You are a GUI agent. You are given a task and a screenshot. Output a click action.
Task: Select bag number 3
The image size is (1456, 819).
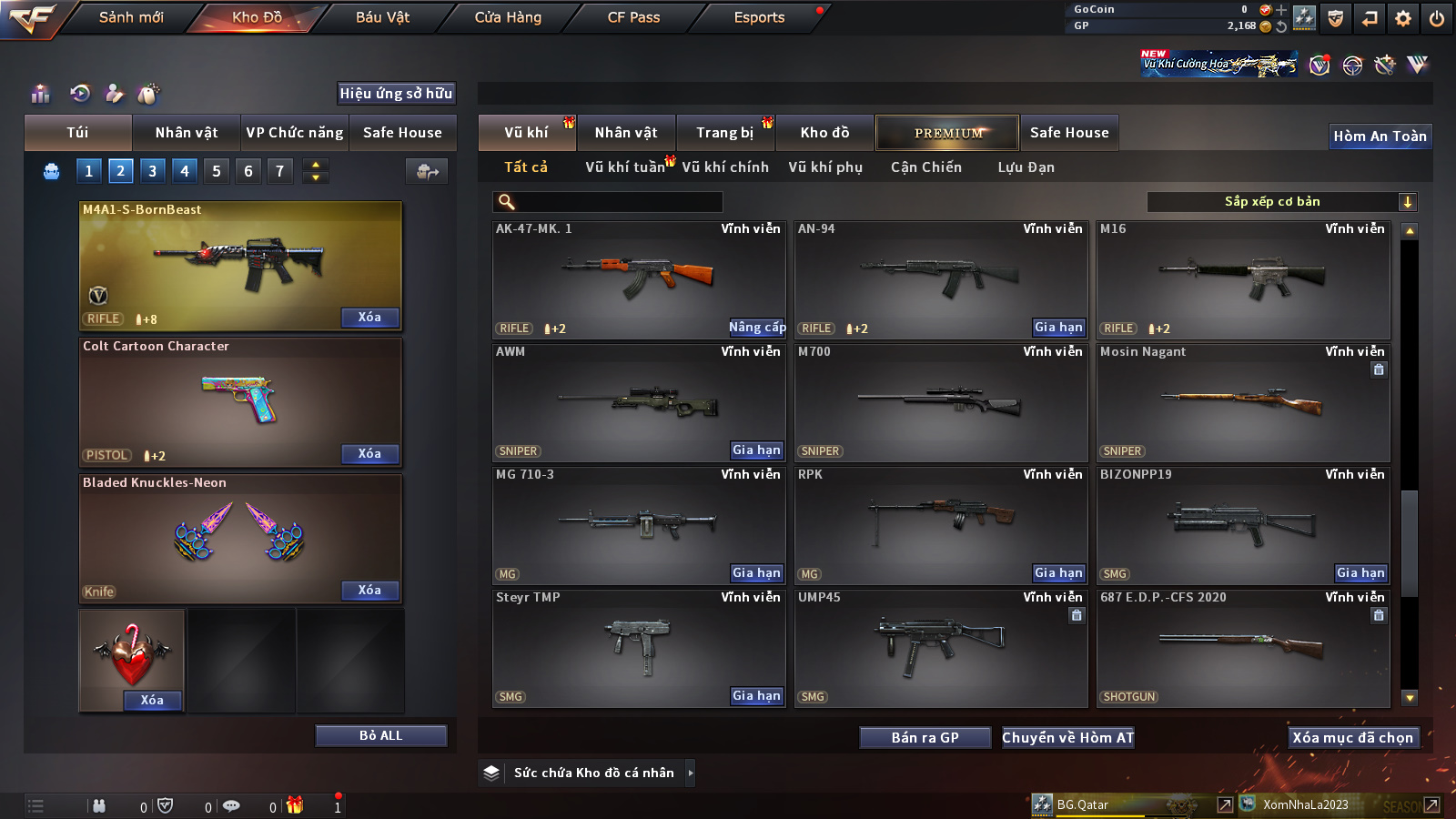(x=152, y=170)
